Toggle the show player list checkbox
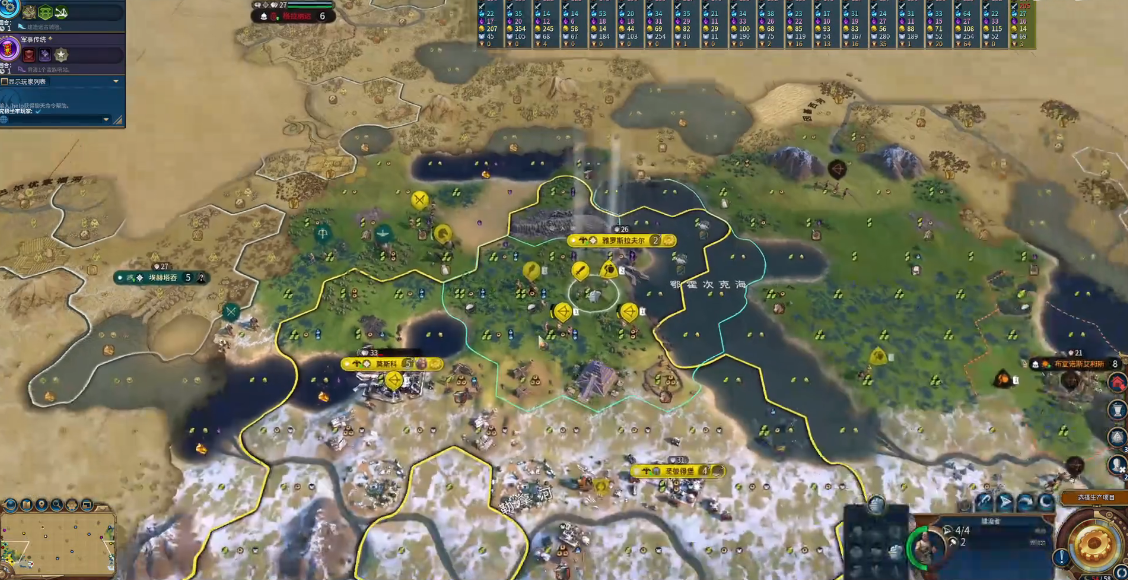 click(x=6, y=82)
